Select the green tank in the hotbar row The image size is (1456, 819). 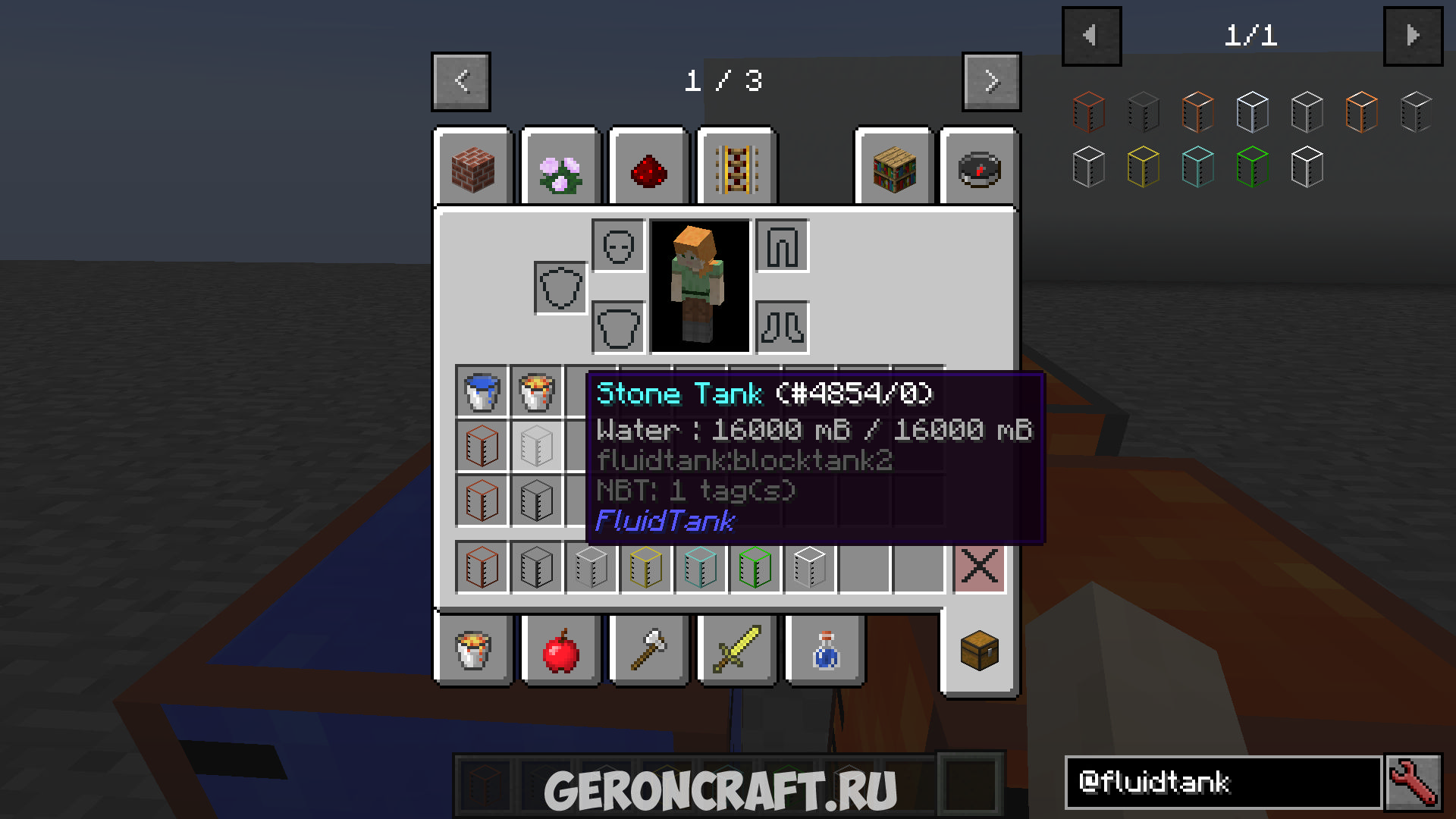[755, 566]
